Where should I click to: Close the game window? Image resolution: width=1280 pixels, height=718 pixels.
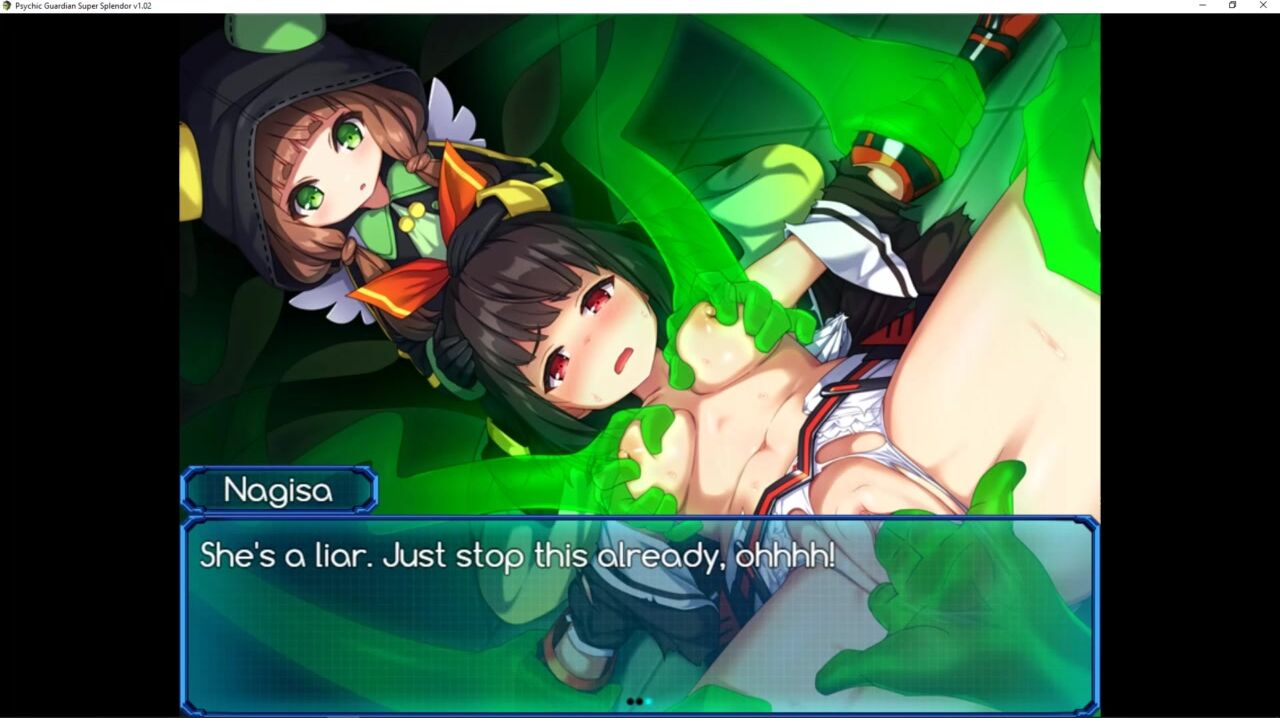(1263, 6)
